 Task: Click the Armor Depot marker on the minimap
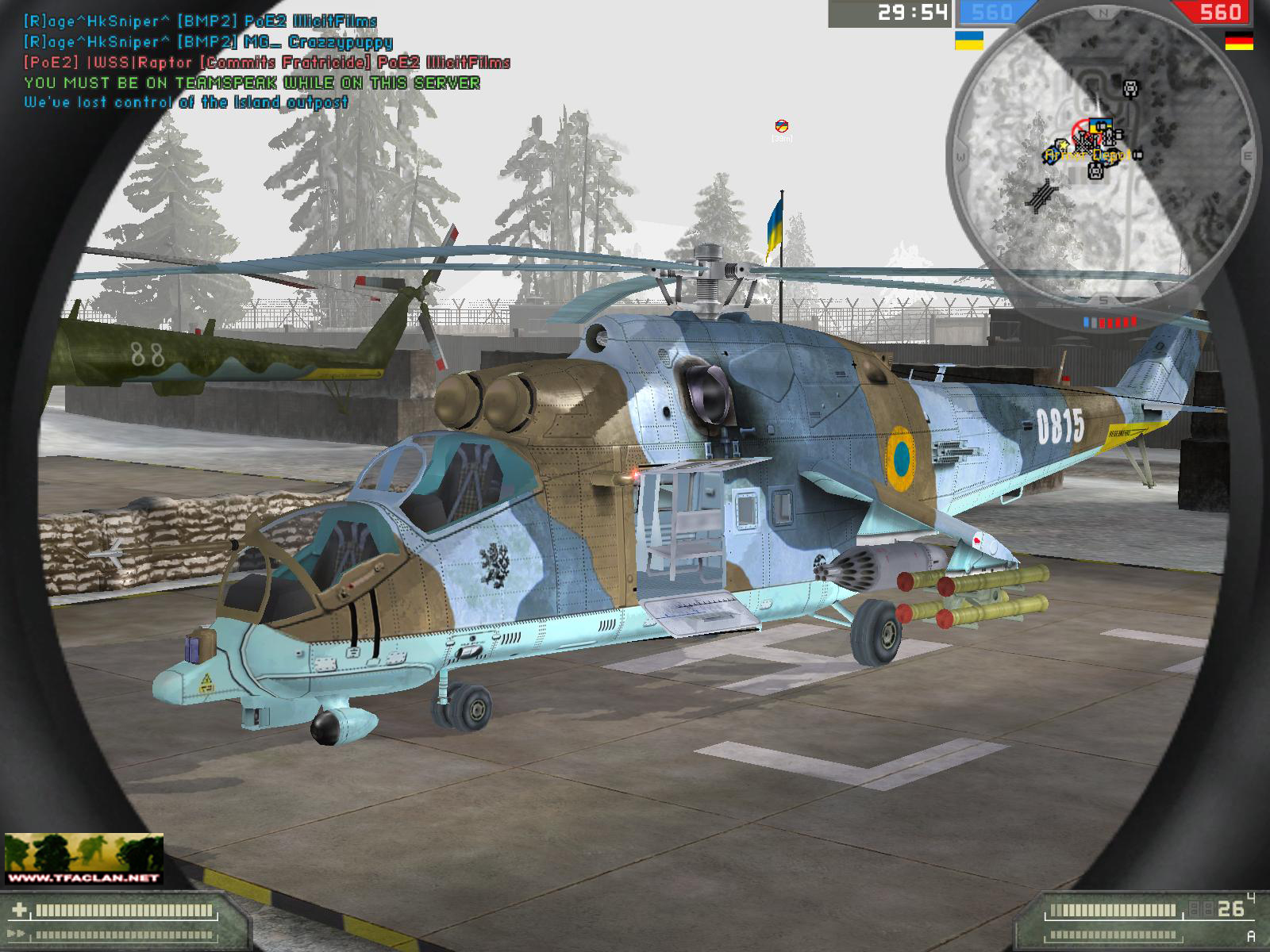pos(1087,155)
